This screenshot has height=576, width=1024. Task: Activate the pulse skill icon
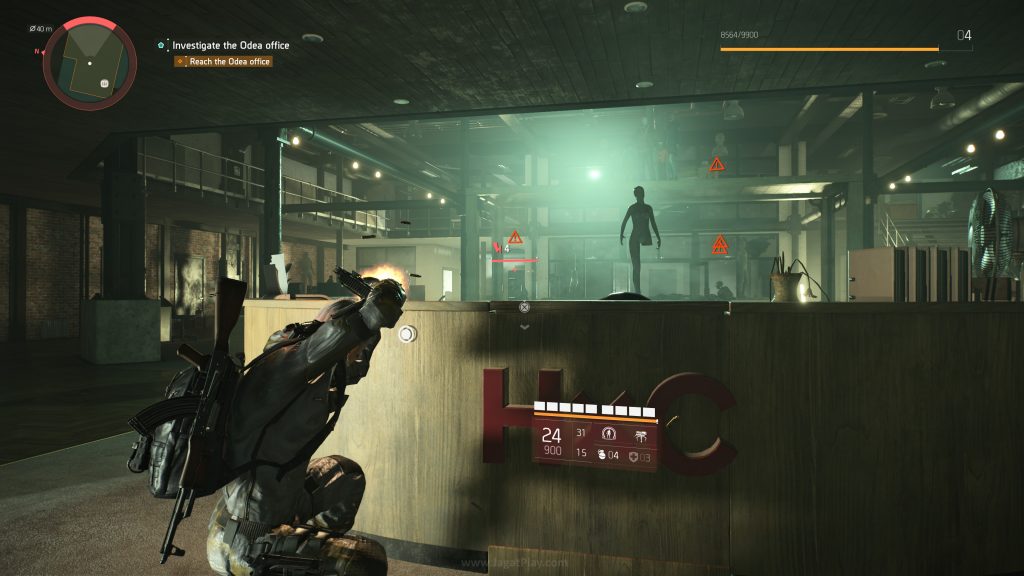coord(609,434)
